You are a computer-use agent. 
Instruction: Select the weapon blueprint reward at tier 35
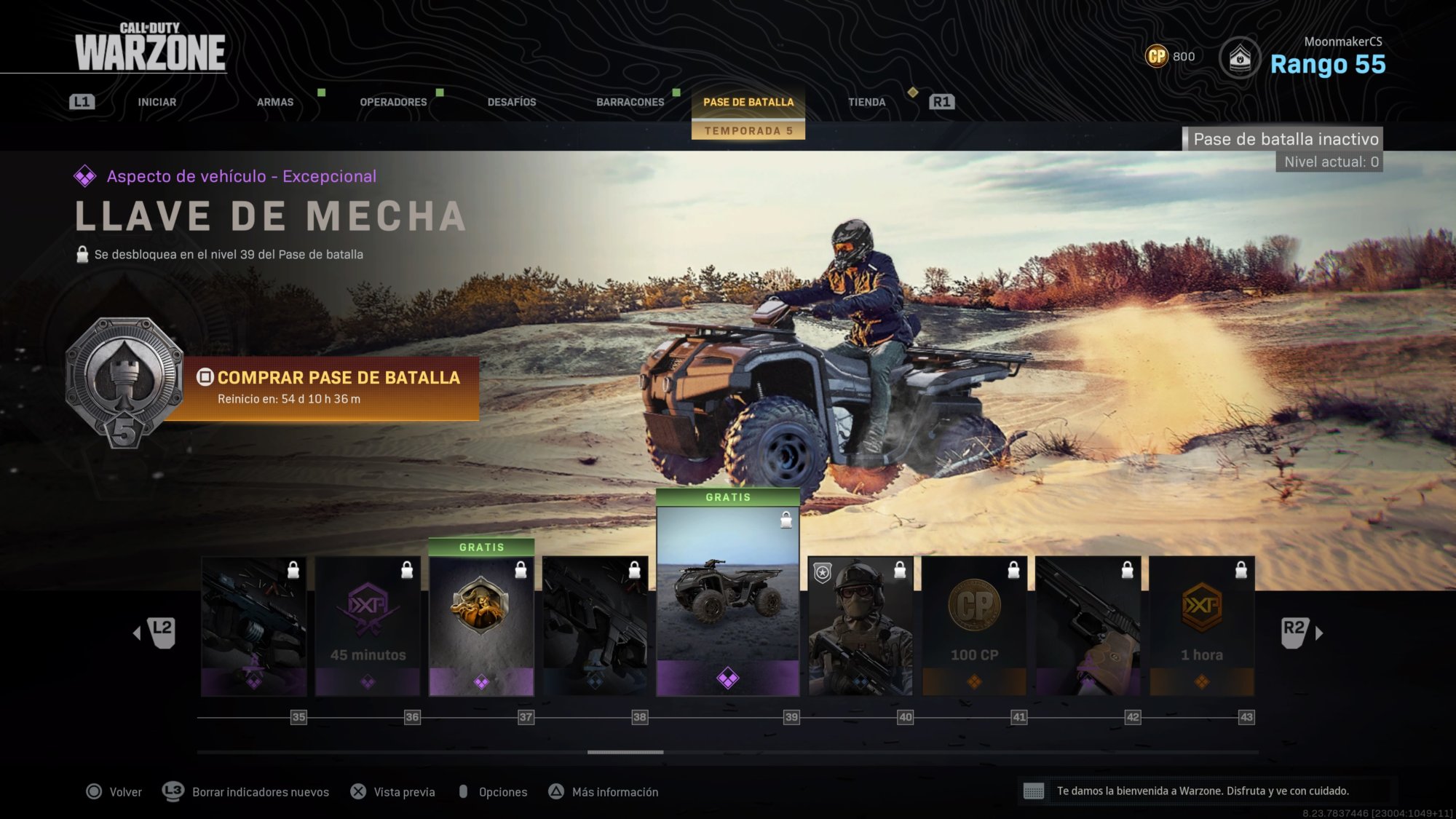[253, 626]
